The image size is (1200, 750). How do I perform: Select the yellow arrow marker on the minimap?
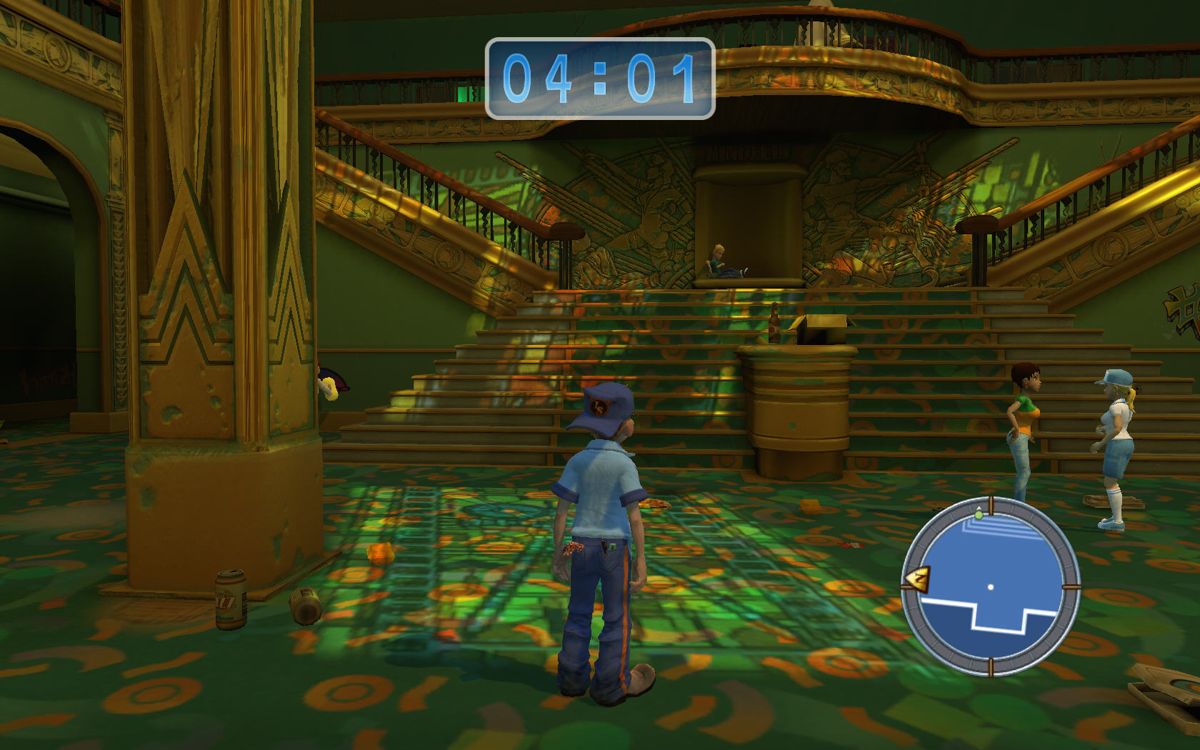tap(916, 578)
